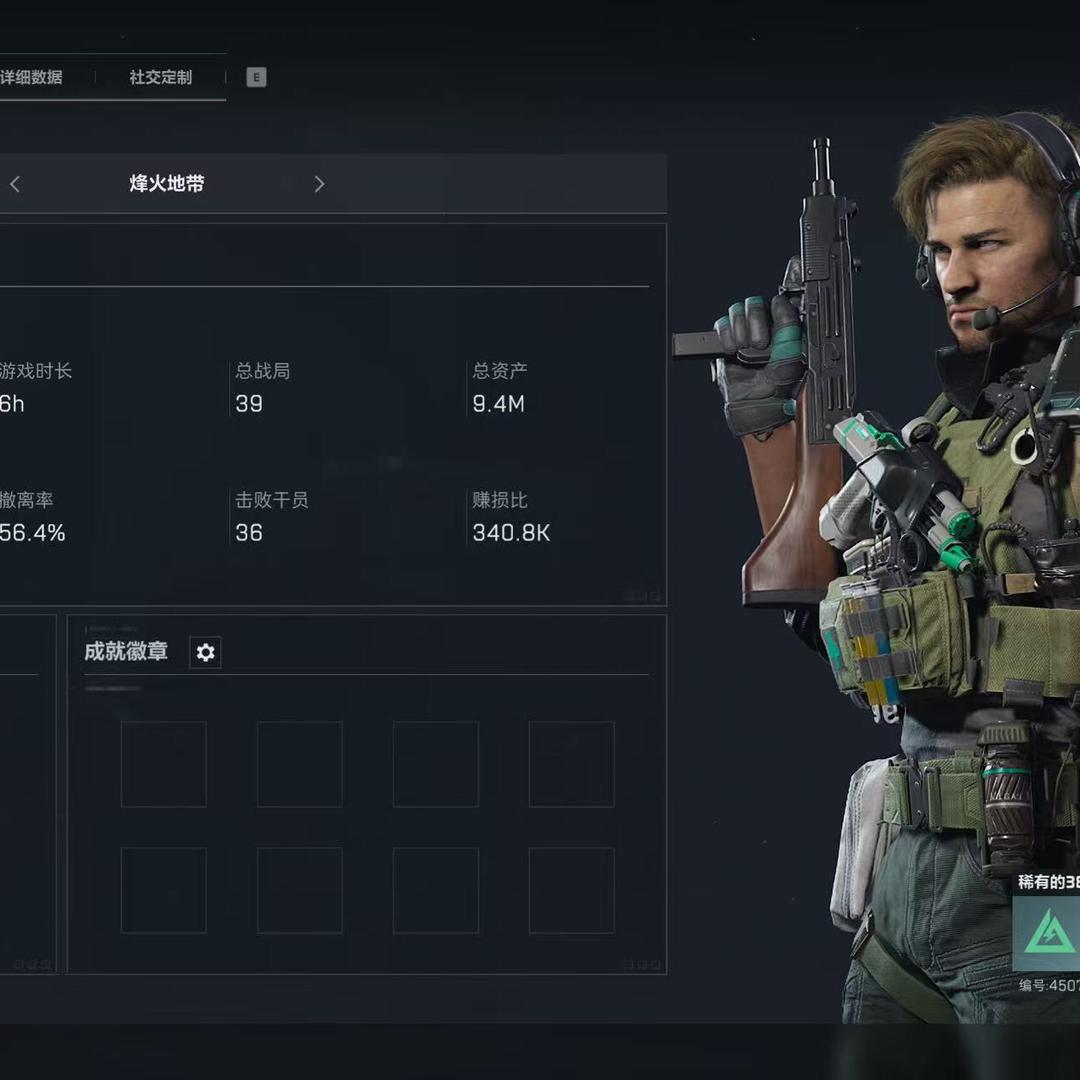The height and width of the screenshot is (1080, 1080).
Task: Open the 社交定制 tab
Action: point(160,77)
